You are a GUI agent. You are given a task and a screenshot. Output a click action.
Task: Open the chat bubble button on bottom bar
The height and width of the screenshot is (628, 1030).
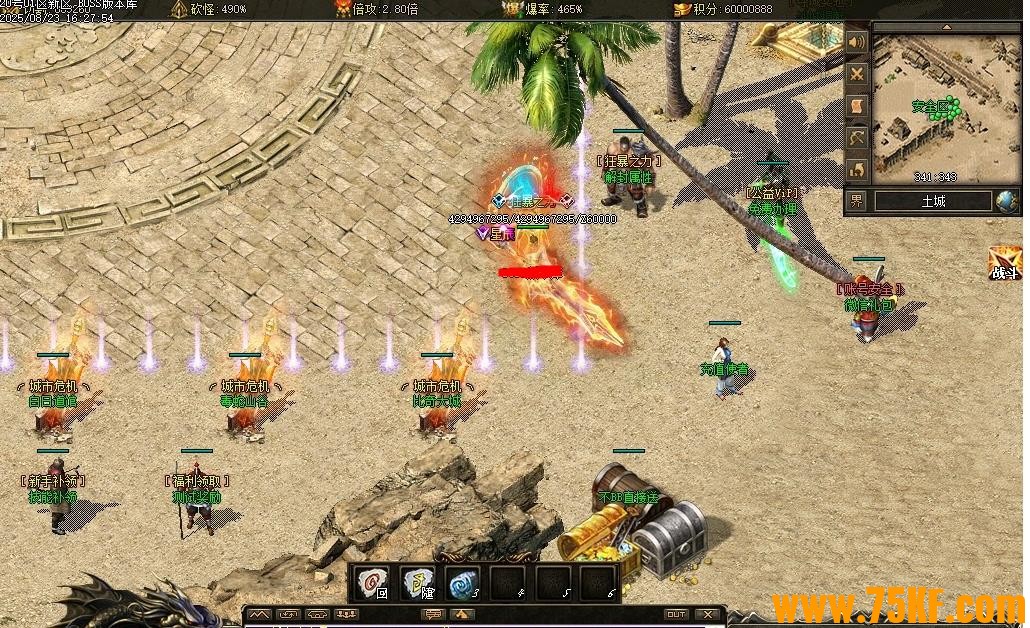(x=433, y=614)
